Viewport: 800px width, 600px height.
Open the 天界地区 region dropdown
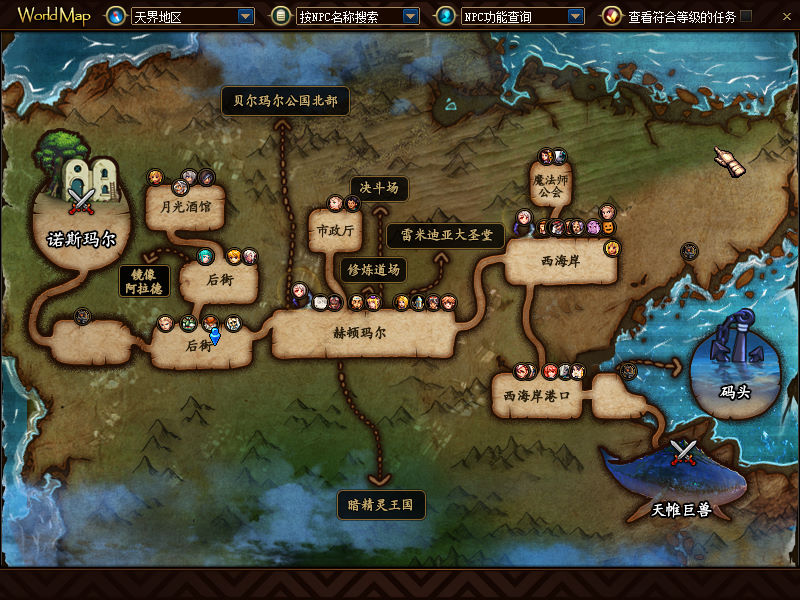245,16
